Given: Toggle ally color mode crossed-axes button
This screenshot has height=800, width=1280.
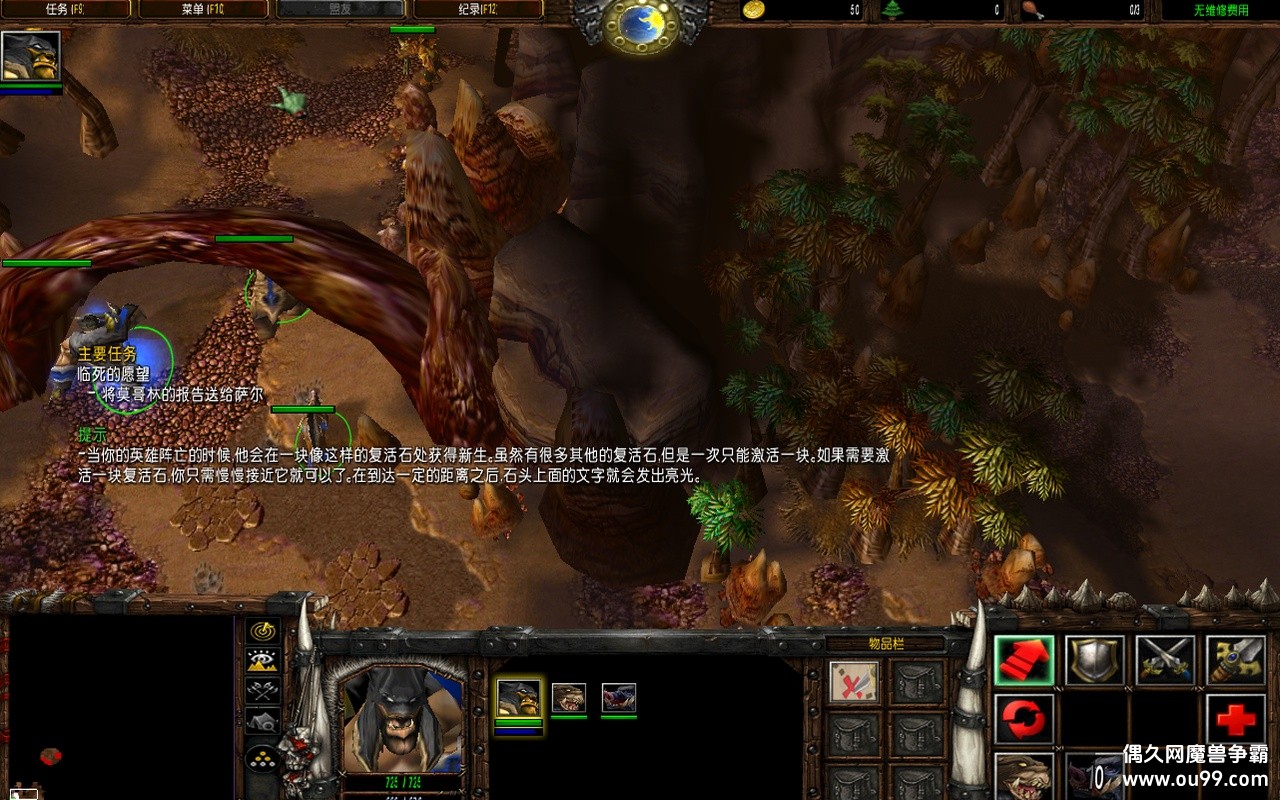Looking at the screenshot, I should (263, 690).
